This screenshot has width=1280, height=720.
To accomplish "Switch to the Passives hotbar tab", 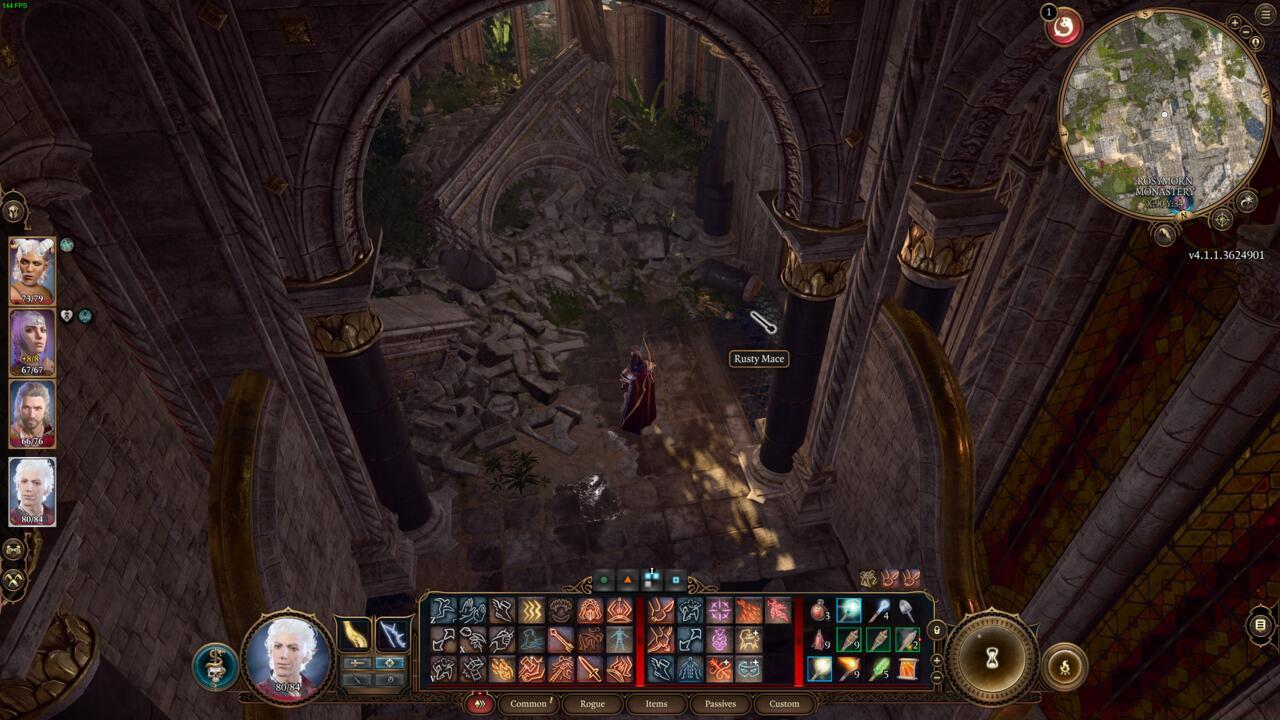I will pos(718,703).
